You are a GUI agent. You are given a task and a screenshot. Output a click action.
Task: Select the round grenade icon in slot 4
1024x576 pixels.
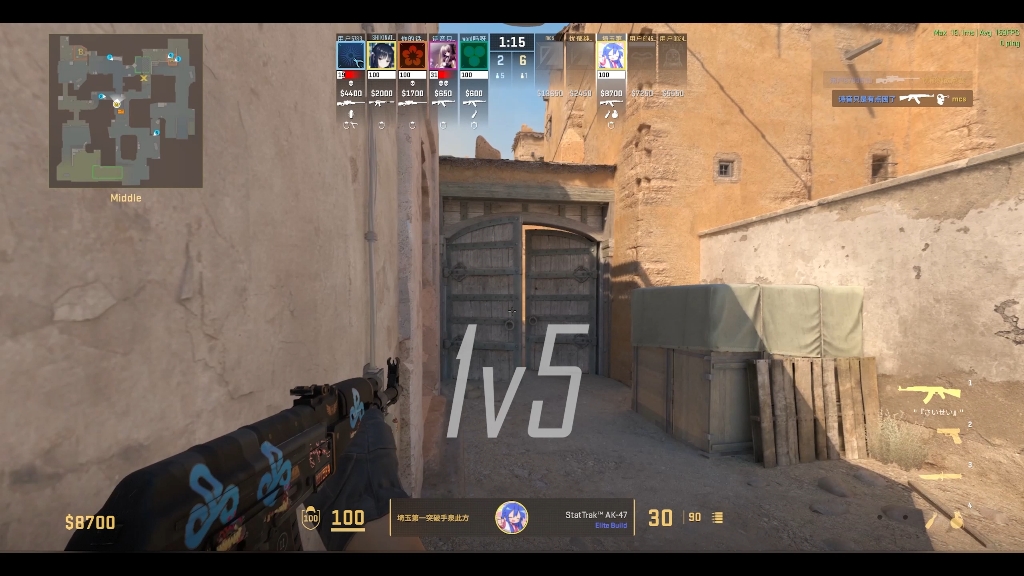(x=956, y=520)
